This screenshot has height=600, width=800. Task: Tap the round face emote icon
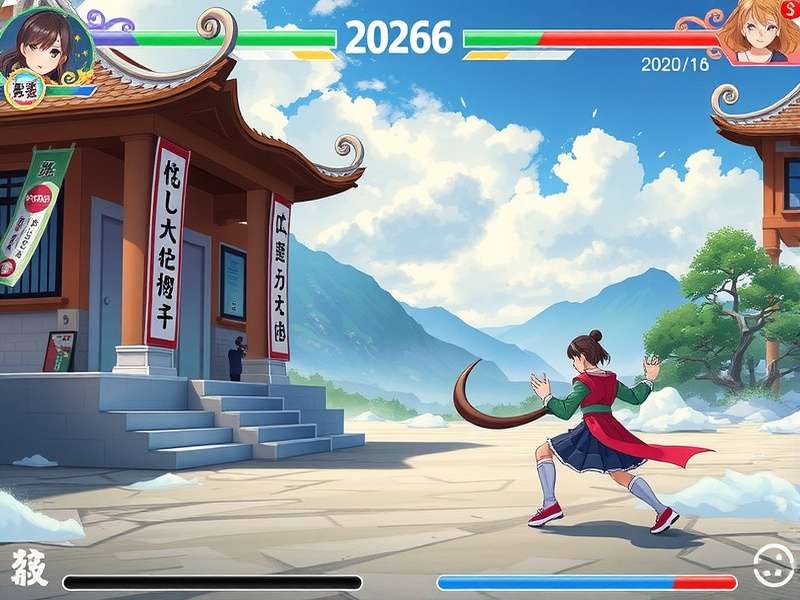click(772, 566)
